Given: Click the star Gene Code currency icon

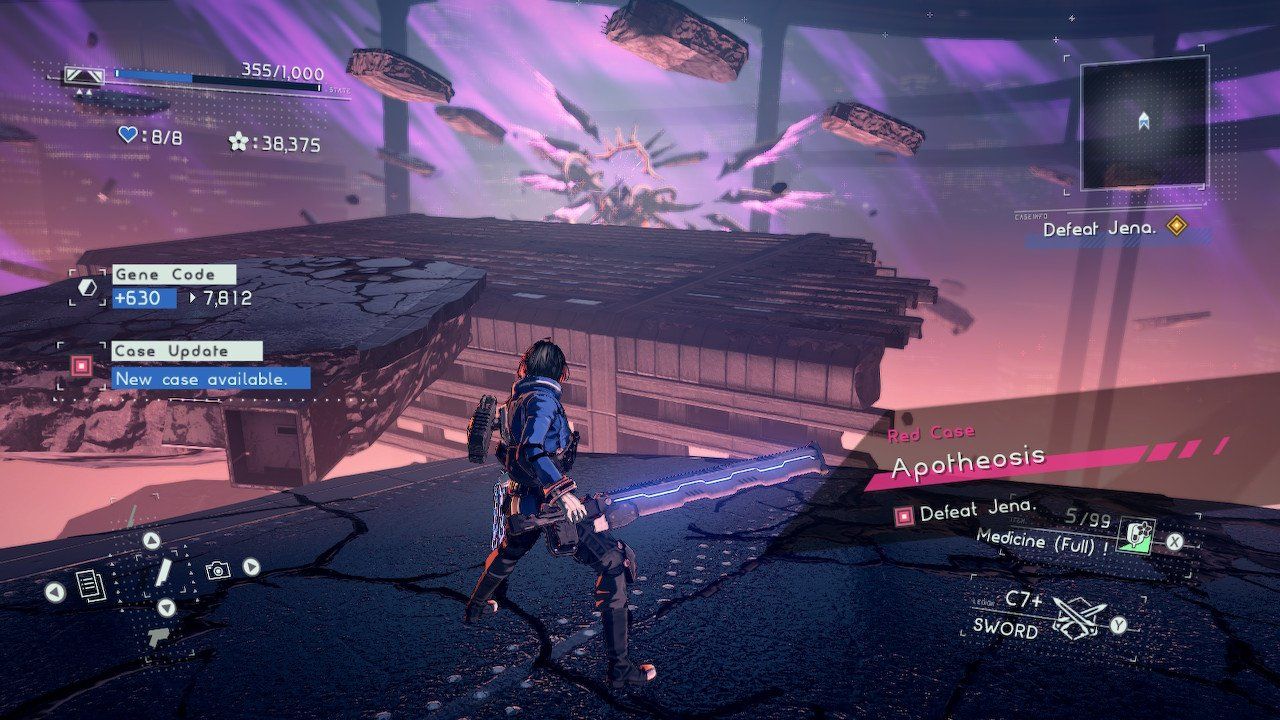Looking at the screenshot, I should tap(237, 143).
